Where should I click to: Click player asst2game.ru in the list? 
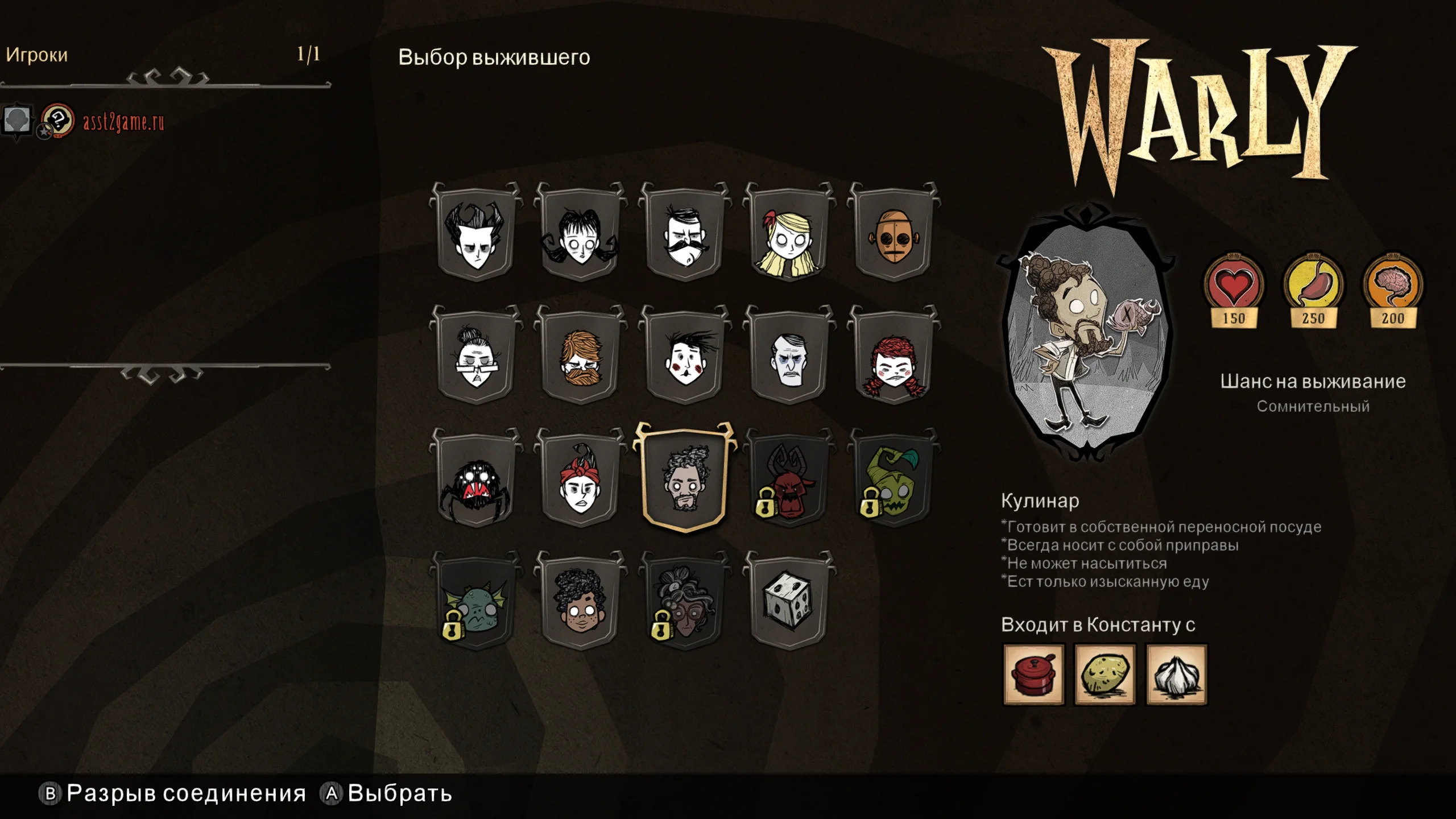pos(123,122)
